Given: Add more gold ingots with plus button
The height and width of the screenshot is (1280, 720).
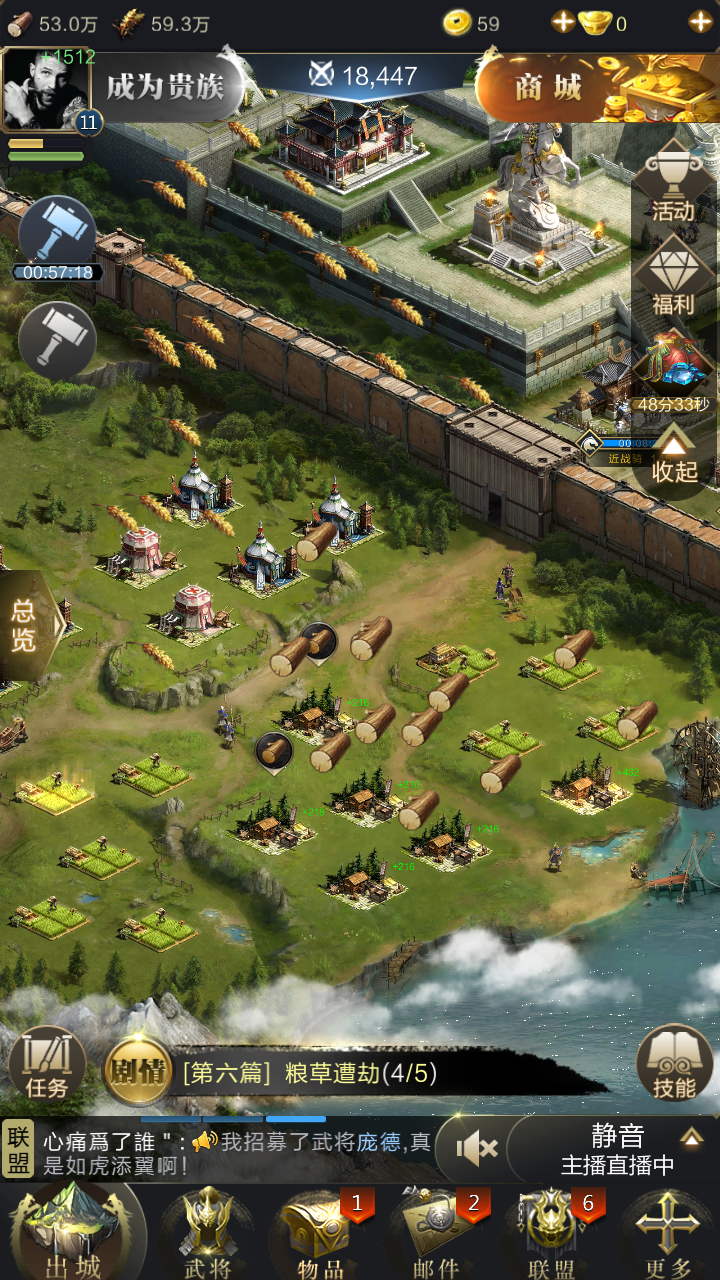Looking at the screenshot, I should 699,22.
